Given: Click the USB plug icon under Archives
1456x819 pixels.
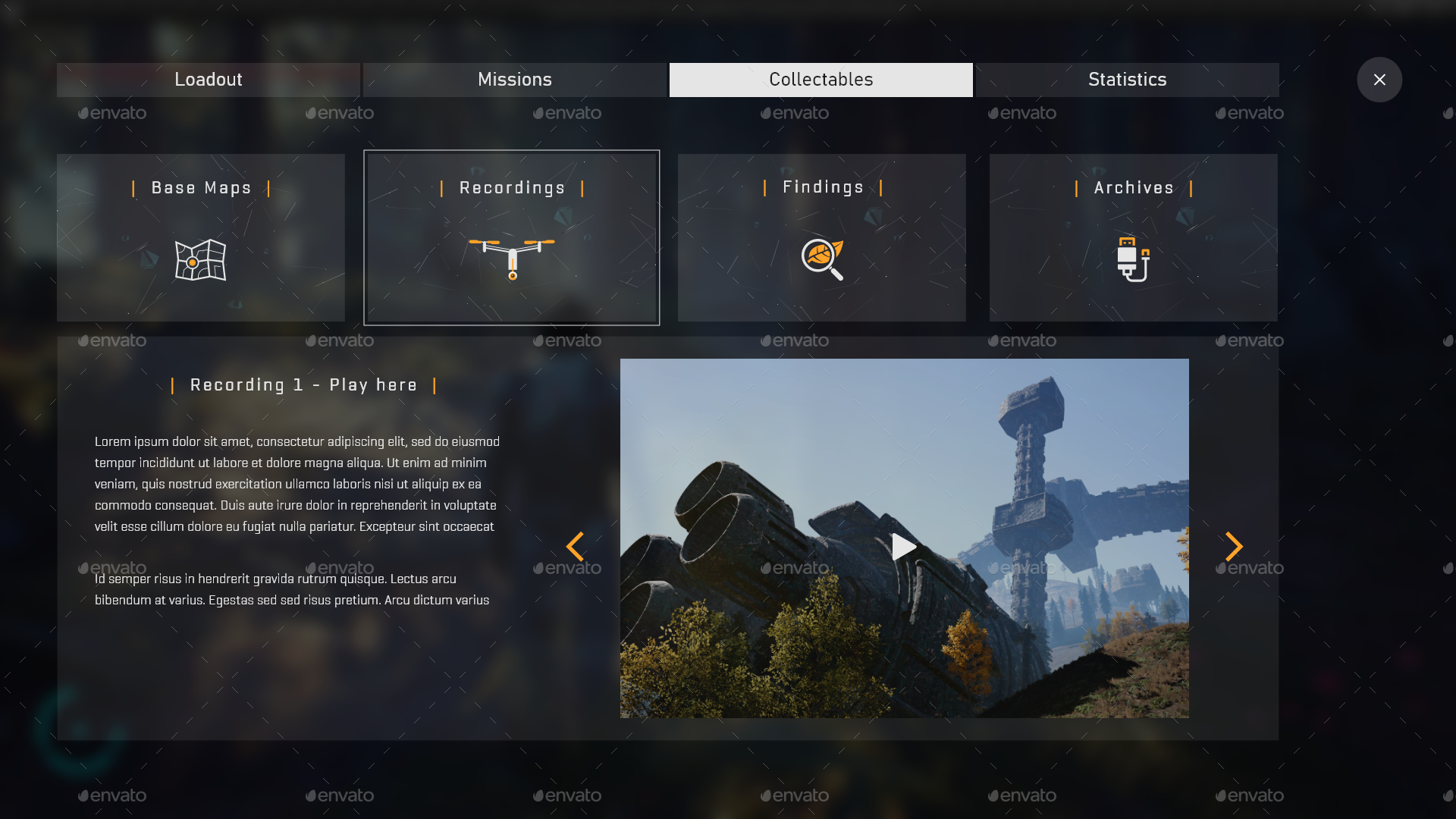Looking at the screenshot, I should (x=1133, y=261).
